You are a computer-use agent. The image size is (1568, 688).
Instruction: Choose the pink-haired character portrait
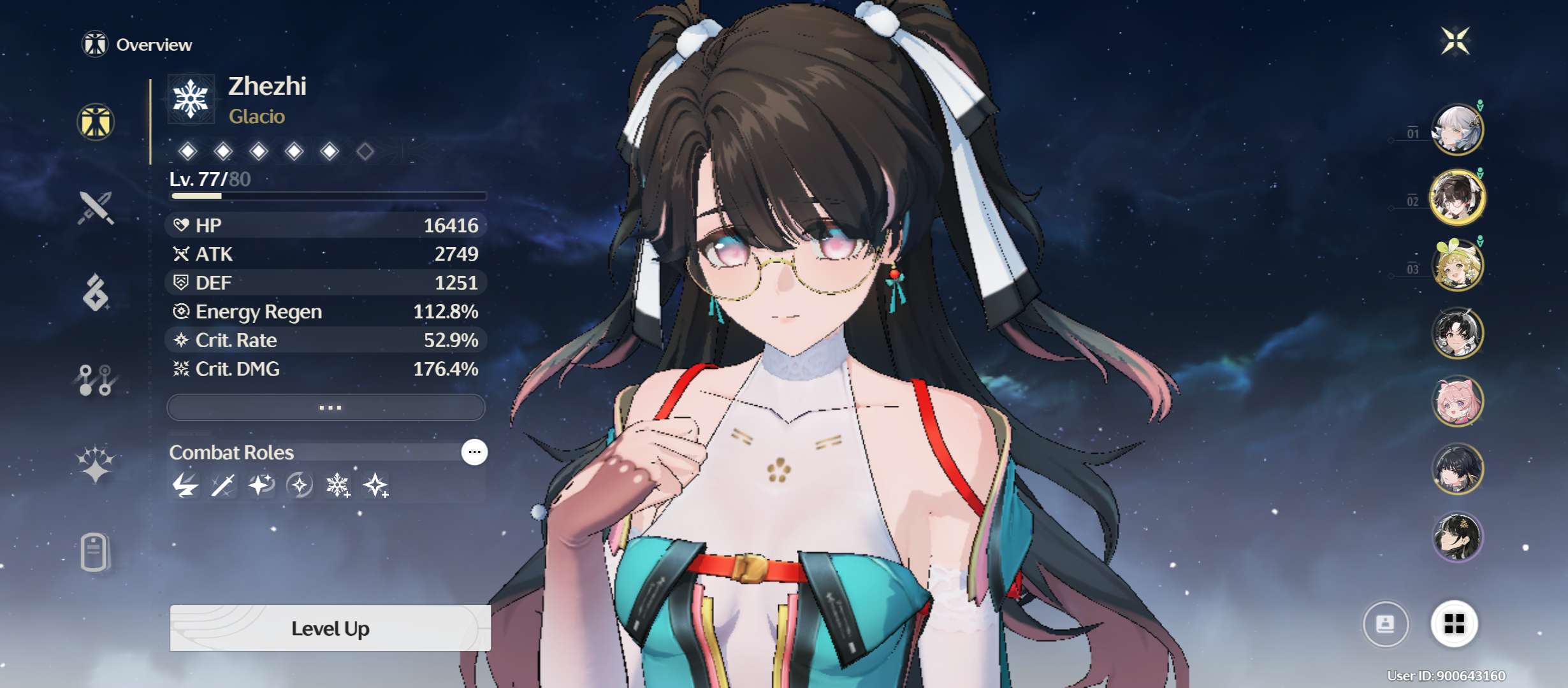click(1457, 401)
